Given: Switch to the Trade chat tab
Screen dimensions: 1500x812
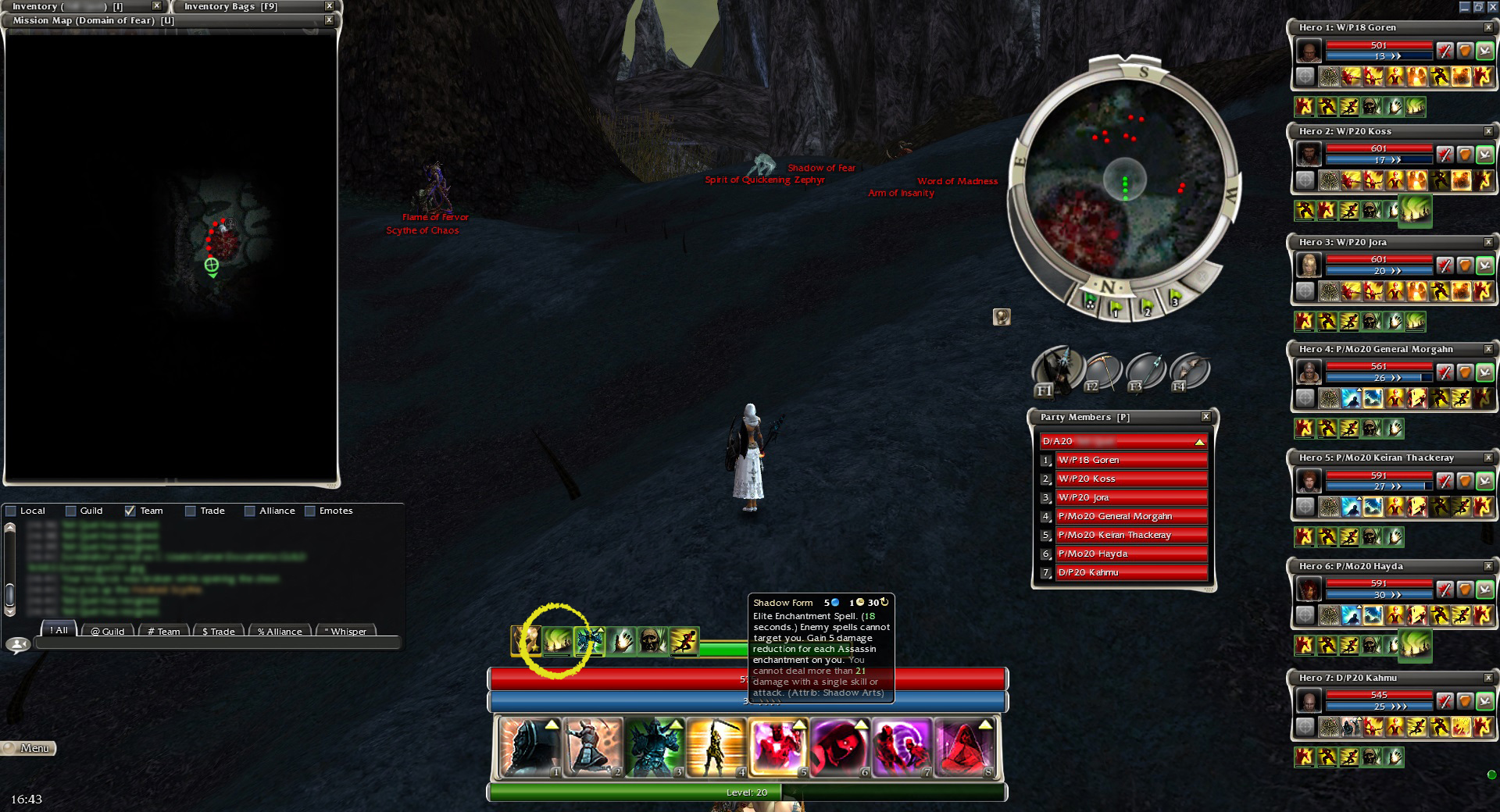Looking at the screenshot, I should 218,631.
